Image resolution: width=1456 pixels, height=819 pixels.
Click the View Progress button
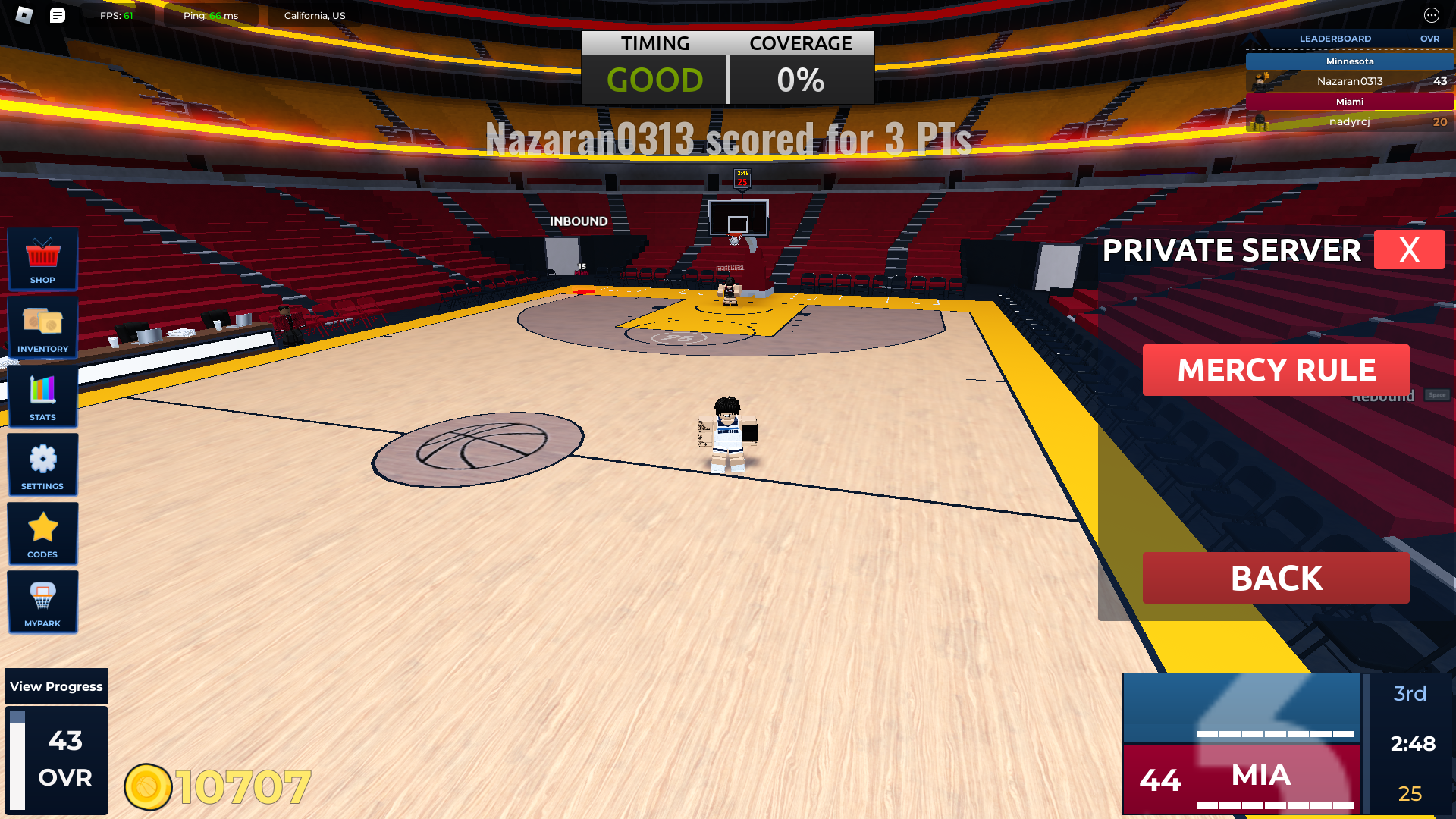(x=56, y=686)
